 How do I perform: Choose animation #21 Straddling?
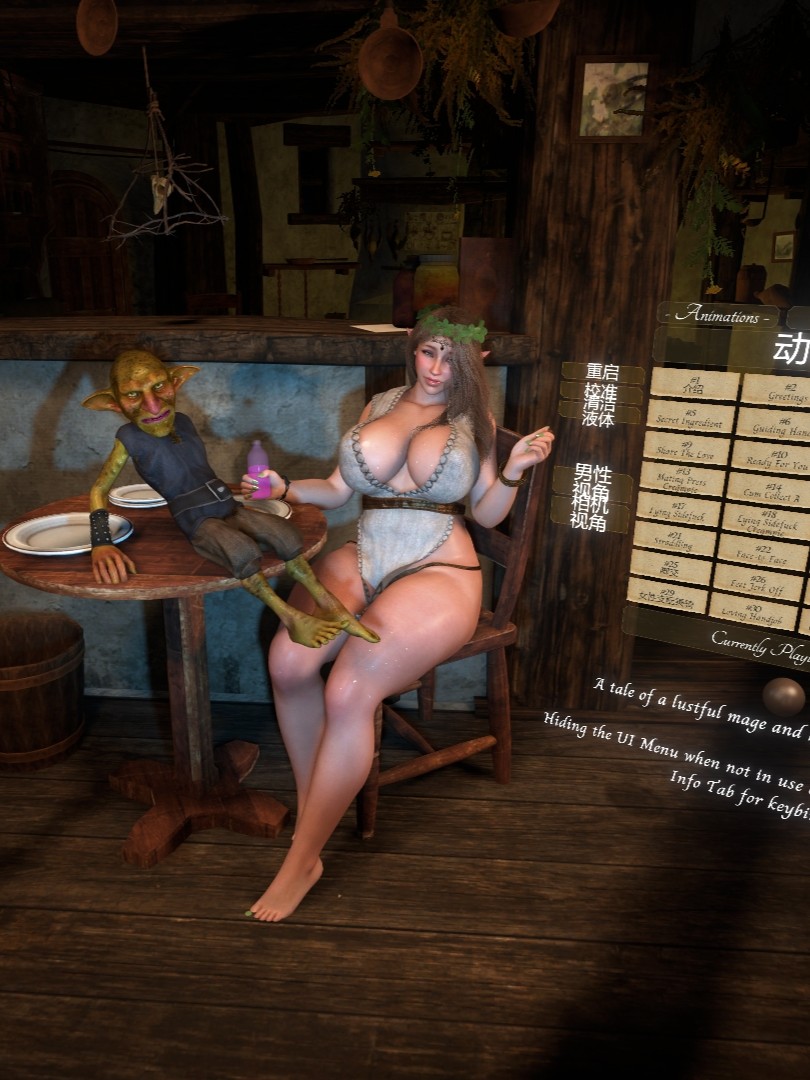click(x=673, y=540)
